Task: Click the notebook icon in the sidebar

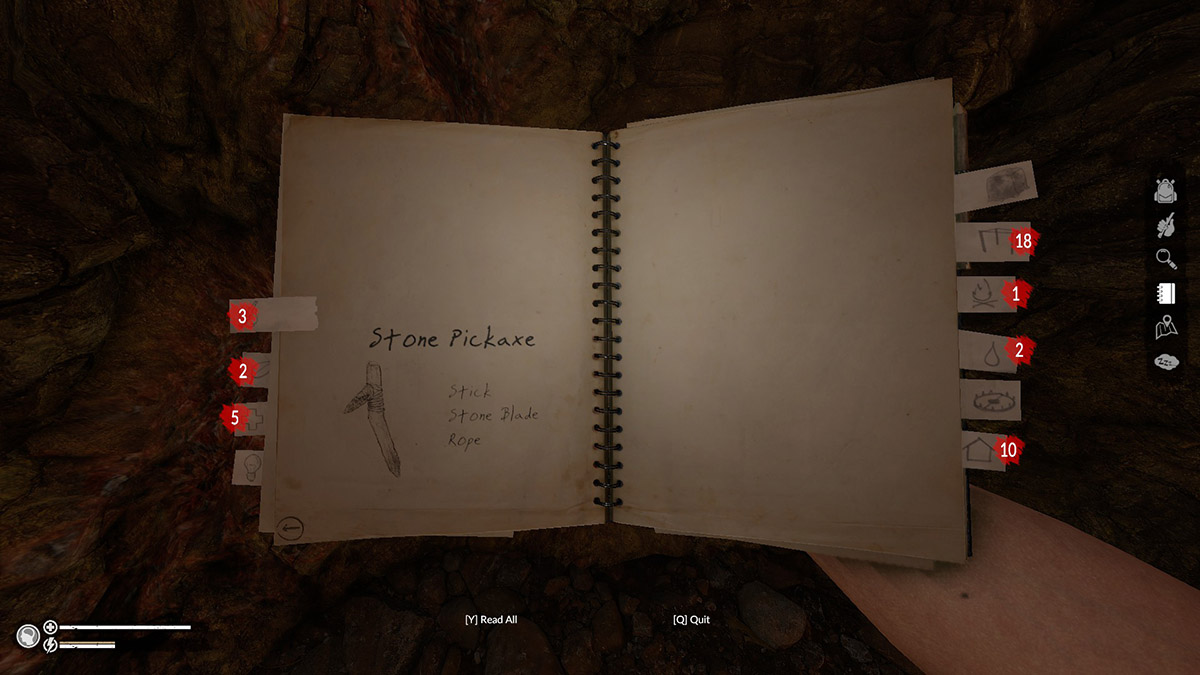Action: [x=1165, y=294]
